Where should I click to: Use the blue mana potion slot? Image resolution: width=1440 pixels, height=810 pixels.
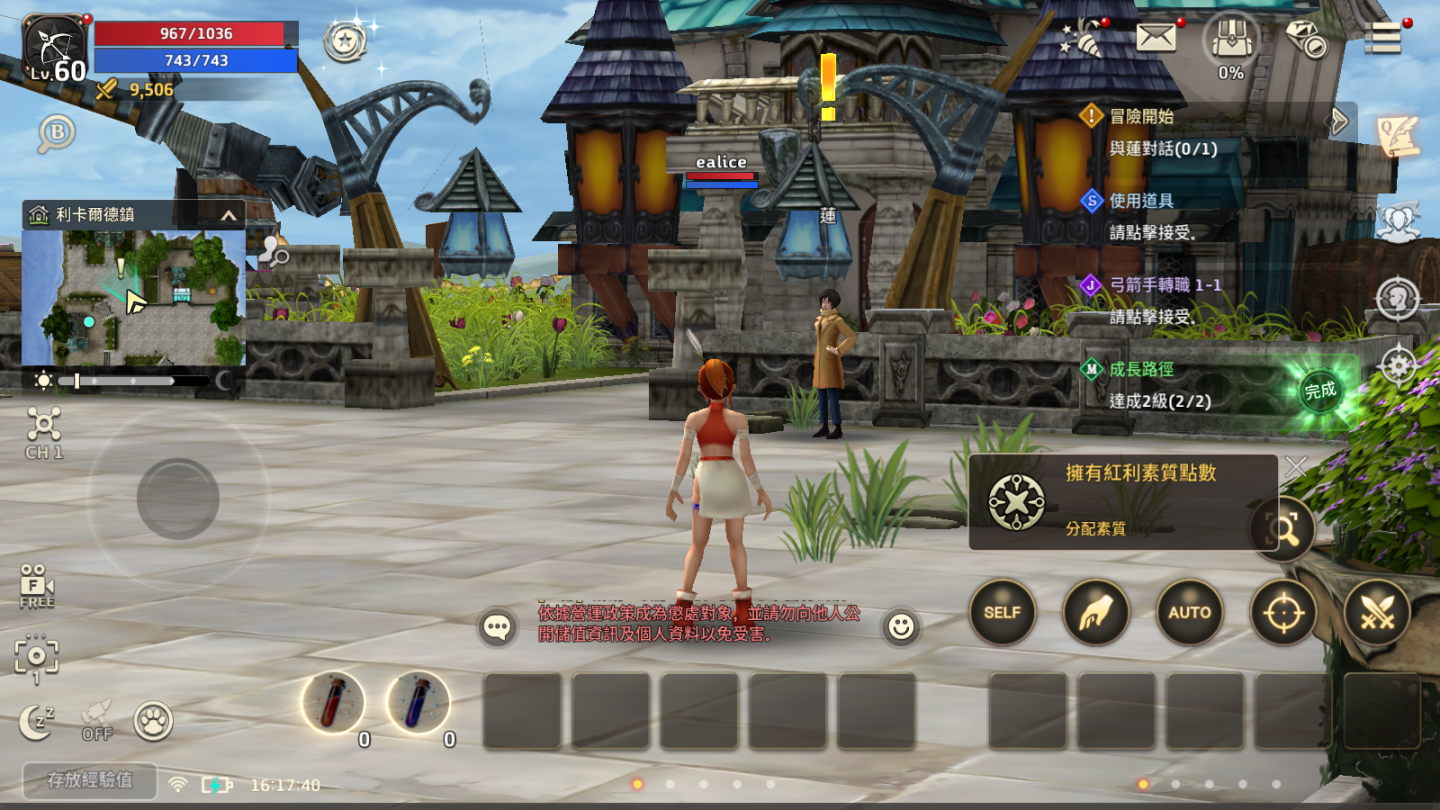click(x=418, y=702)
